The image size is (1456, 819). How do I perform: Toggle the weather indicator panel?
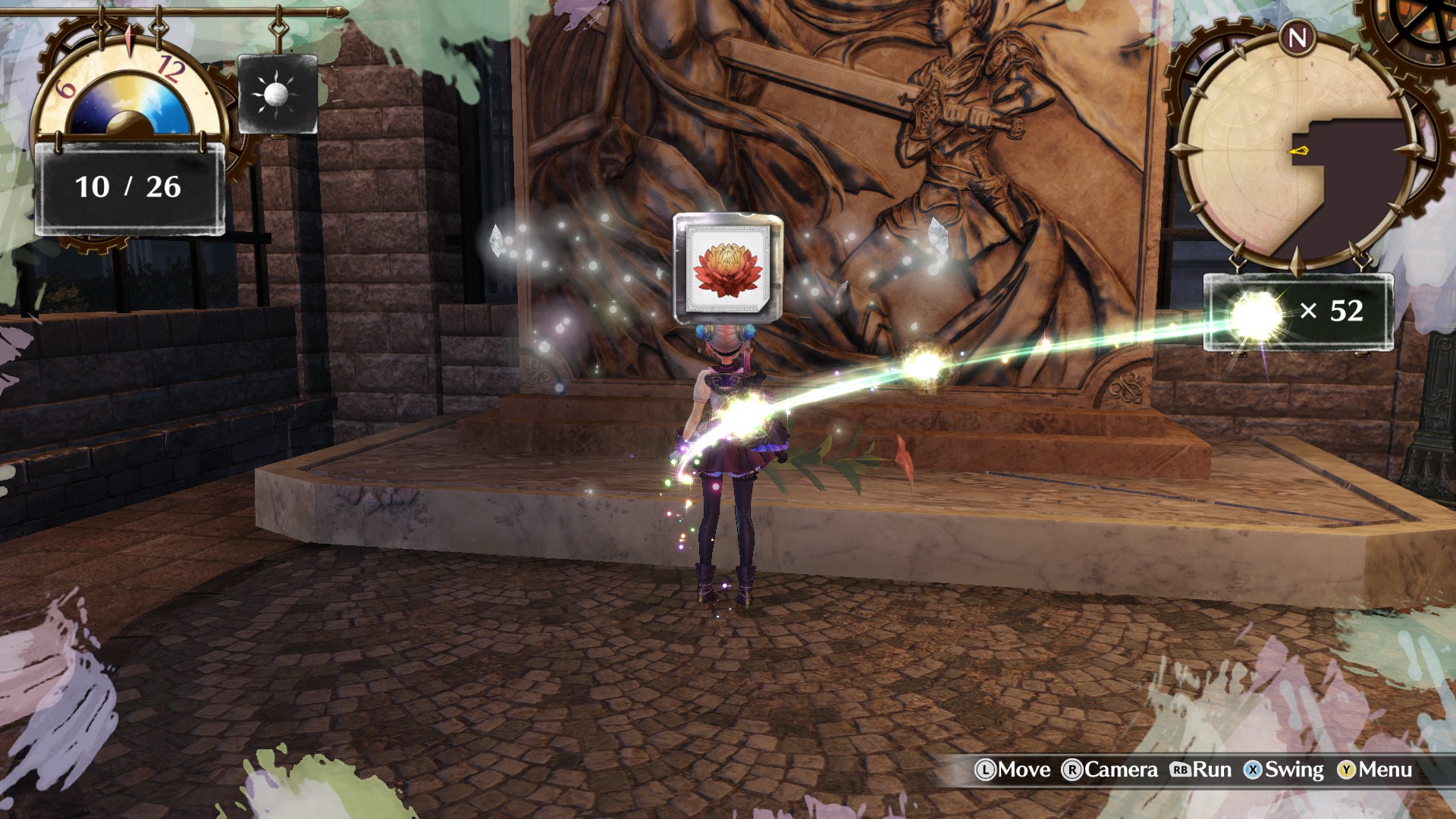click(278, 93)
